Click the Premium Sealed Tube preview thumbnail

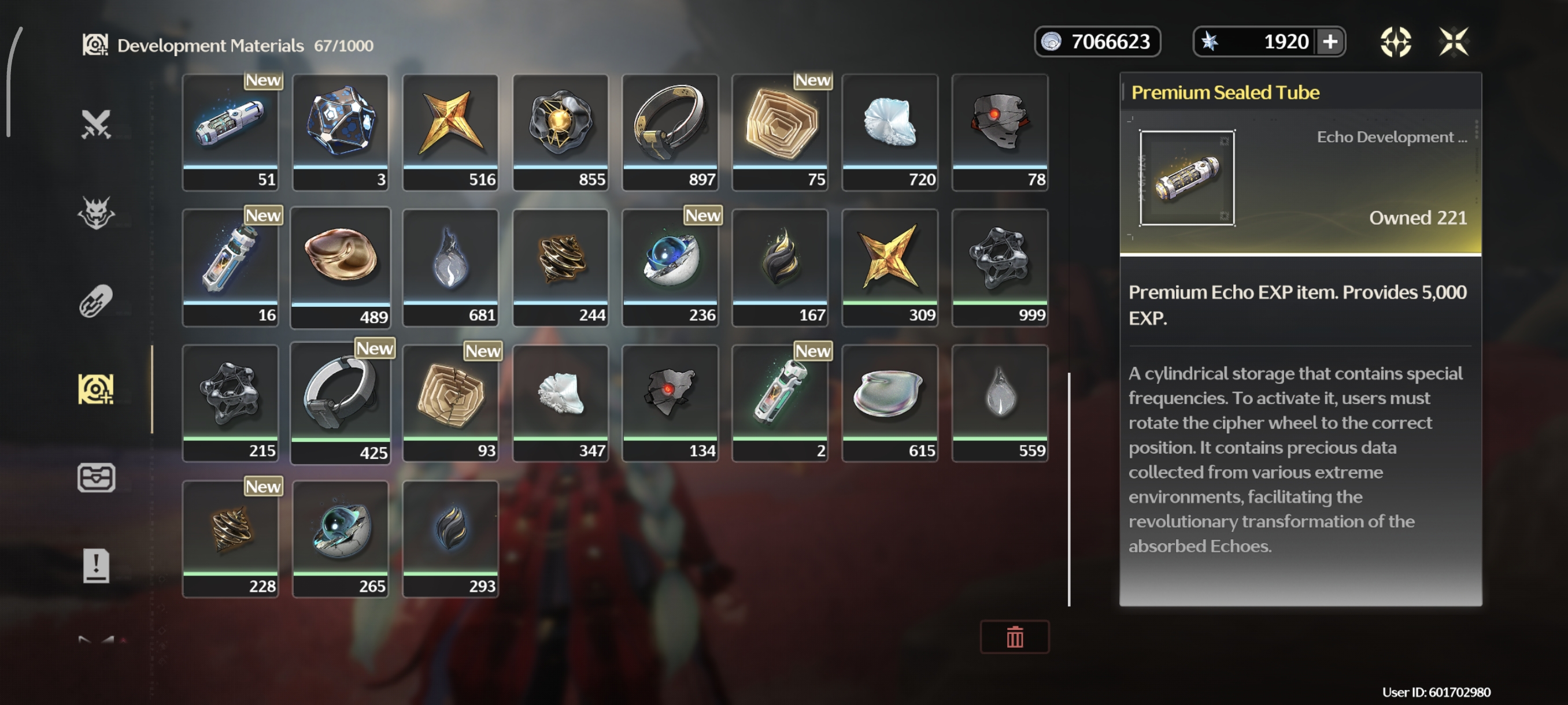[x=1187, y=177]
